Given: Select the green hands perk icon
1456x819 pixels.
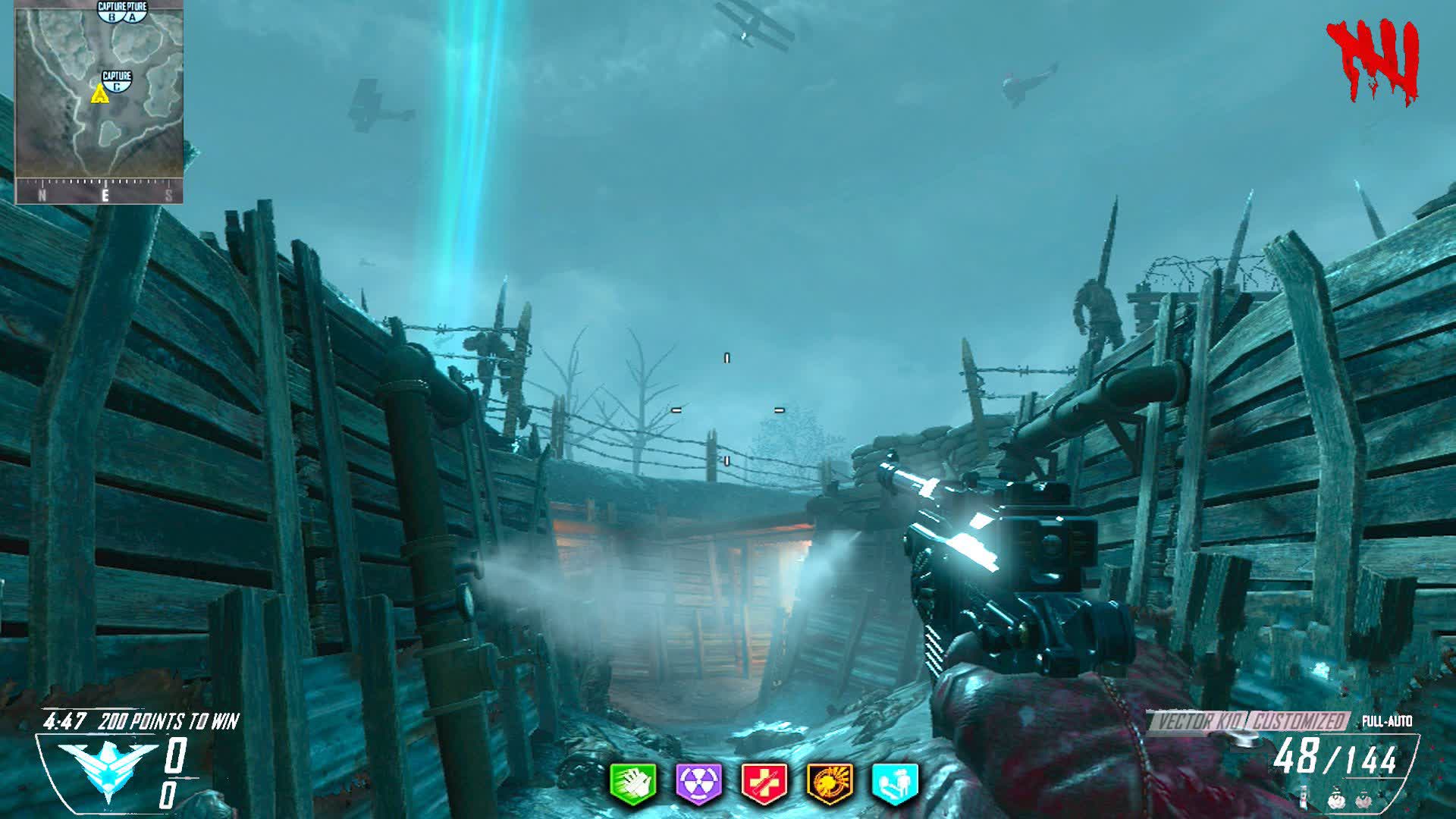Looking at the screenshot, I should [633, 783].
